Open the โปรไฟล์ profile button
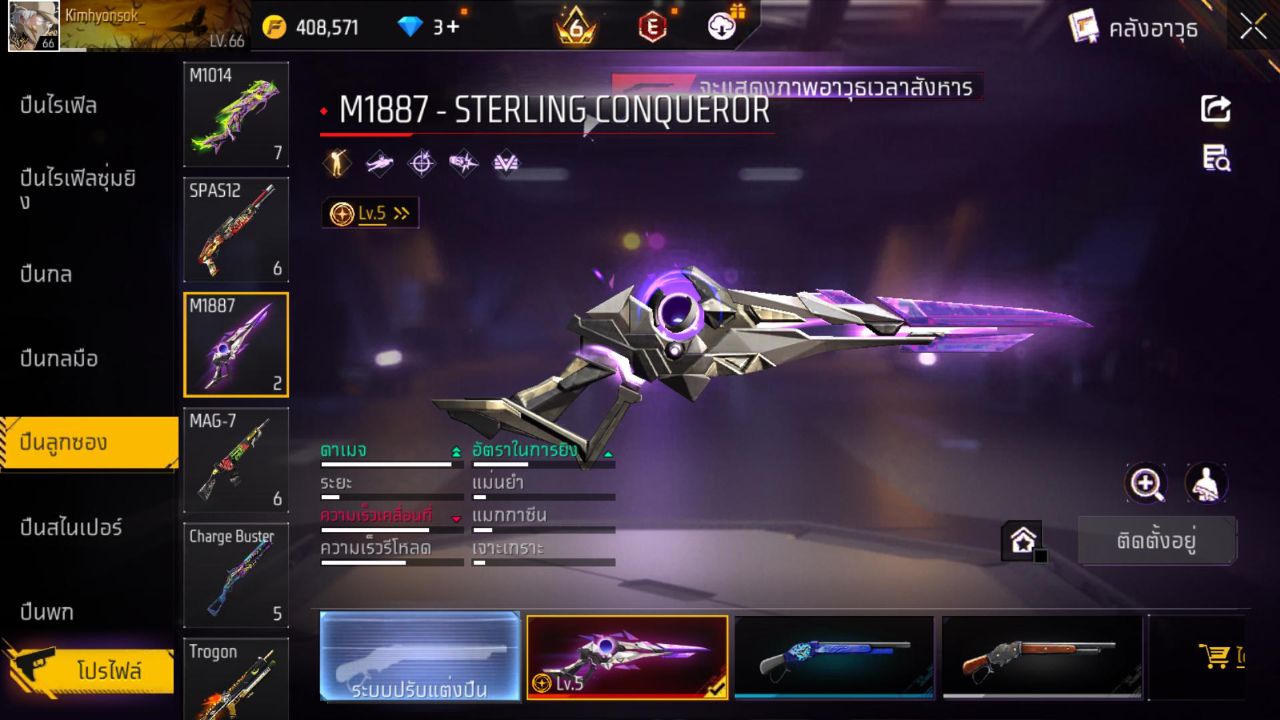1280x720 pixels. (108, 671)
